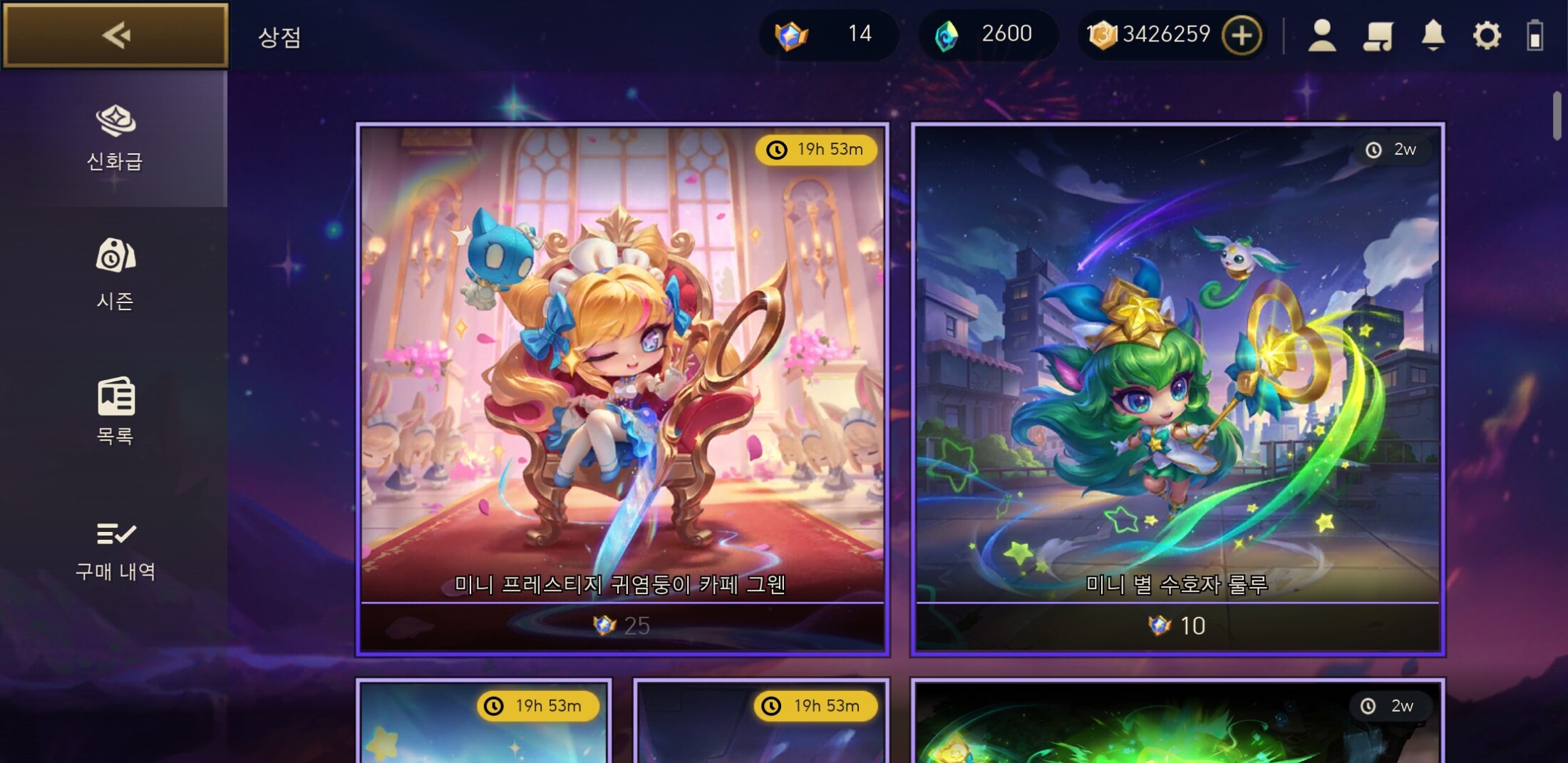Open the gear settings menu
1568x763 pixels.
(1487, 35)
